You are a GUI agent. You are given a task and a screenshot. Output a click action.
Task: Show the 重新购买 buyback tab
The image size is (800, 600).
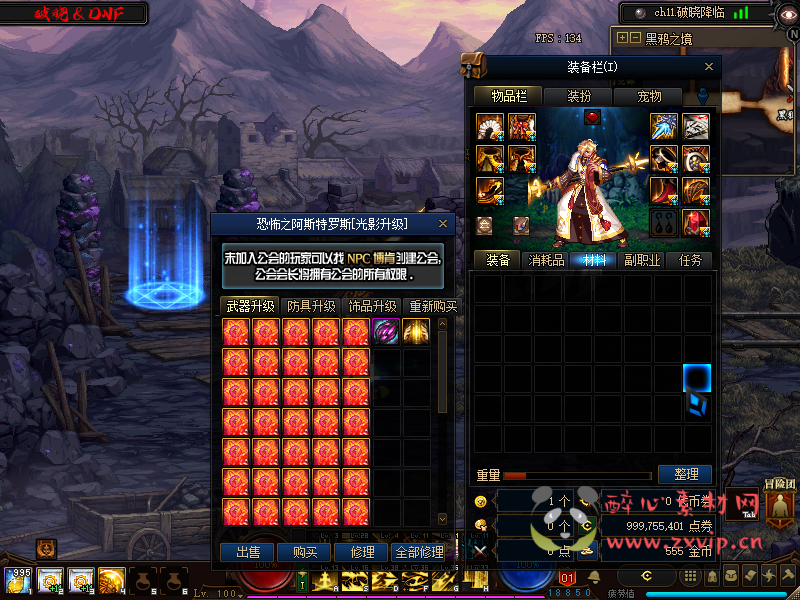click(431, 306)
